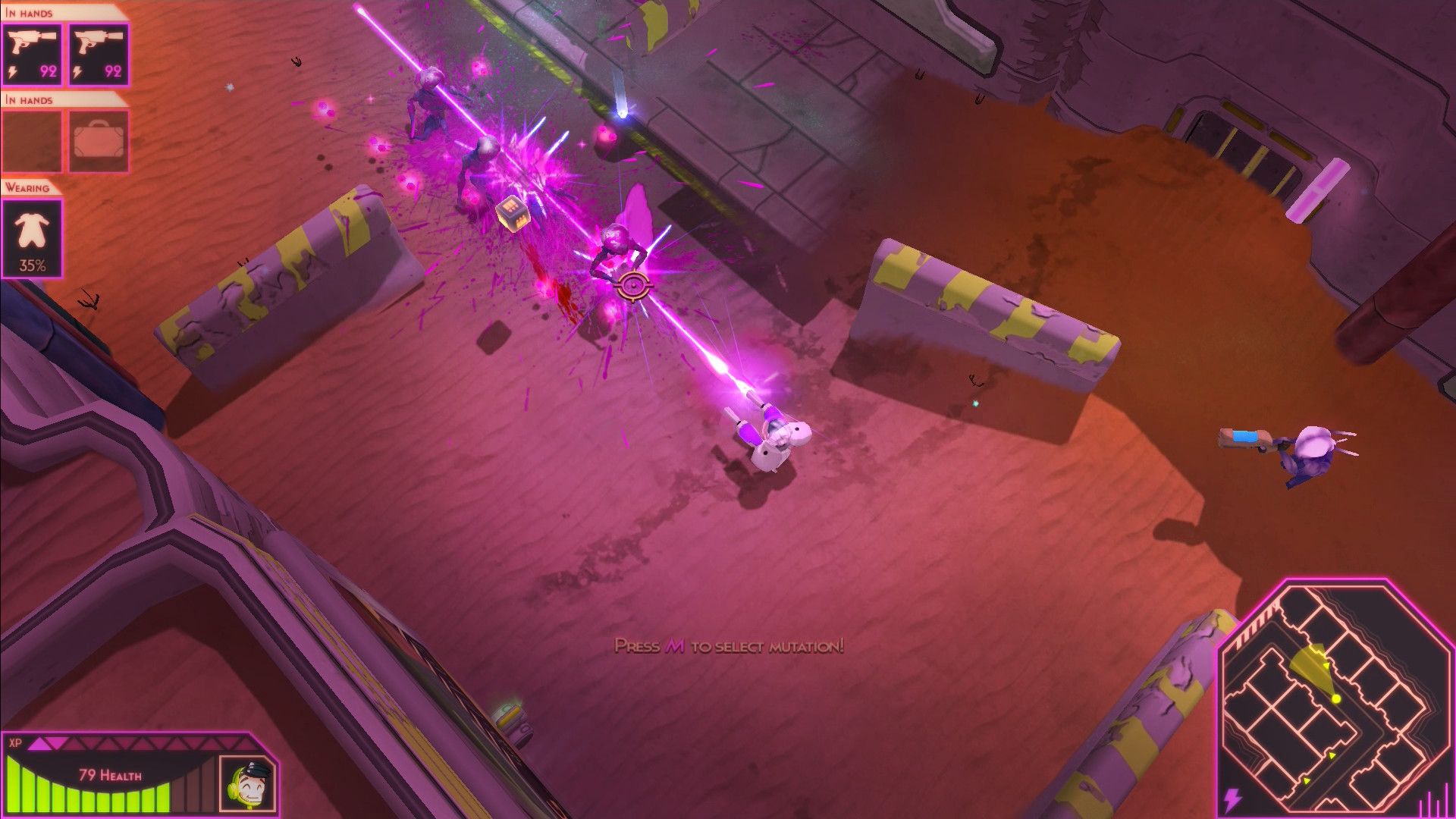Click the lightning icon under the right pistol
The height and width of the screenshot is (819, 1456).
pos(77,71)
